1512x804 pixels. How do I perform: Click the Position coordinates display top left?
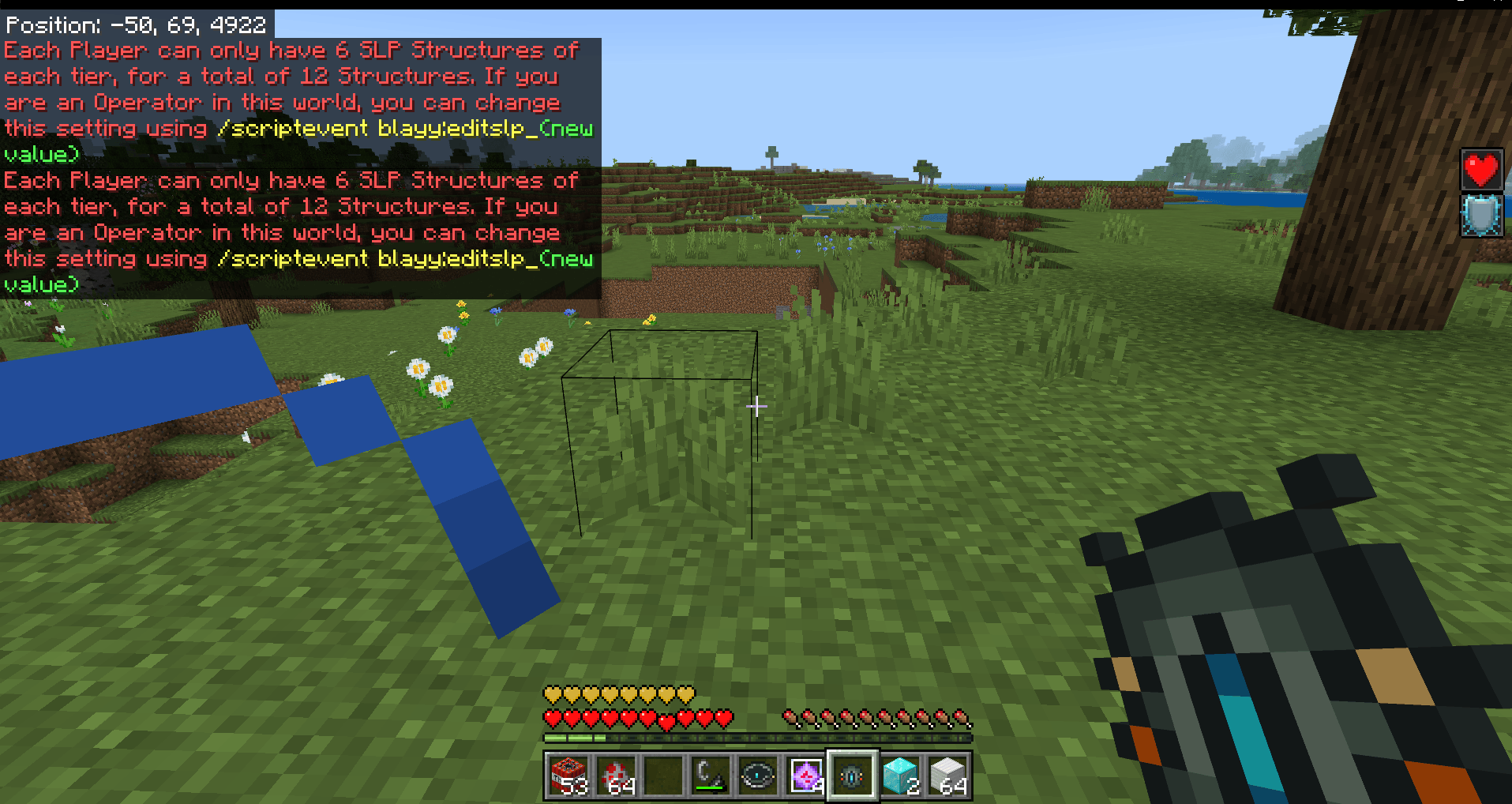point(134,24)
